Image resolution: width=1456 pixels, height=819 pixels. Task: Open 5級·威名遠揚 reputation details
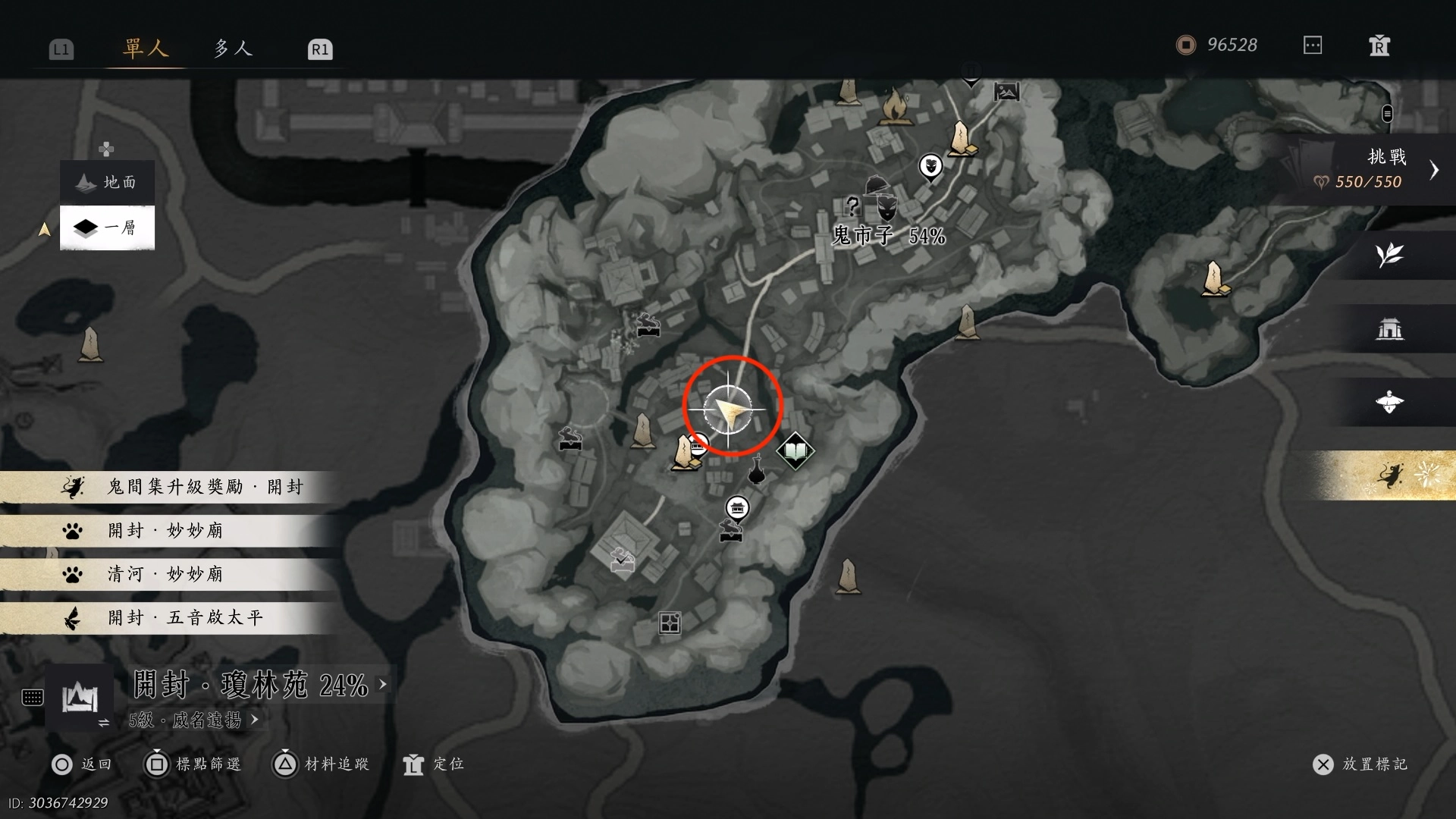click(x=194, y=720)
